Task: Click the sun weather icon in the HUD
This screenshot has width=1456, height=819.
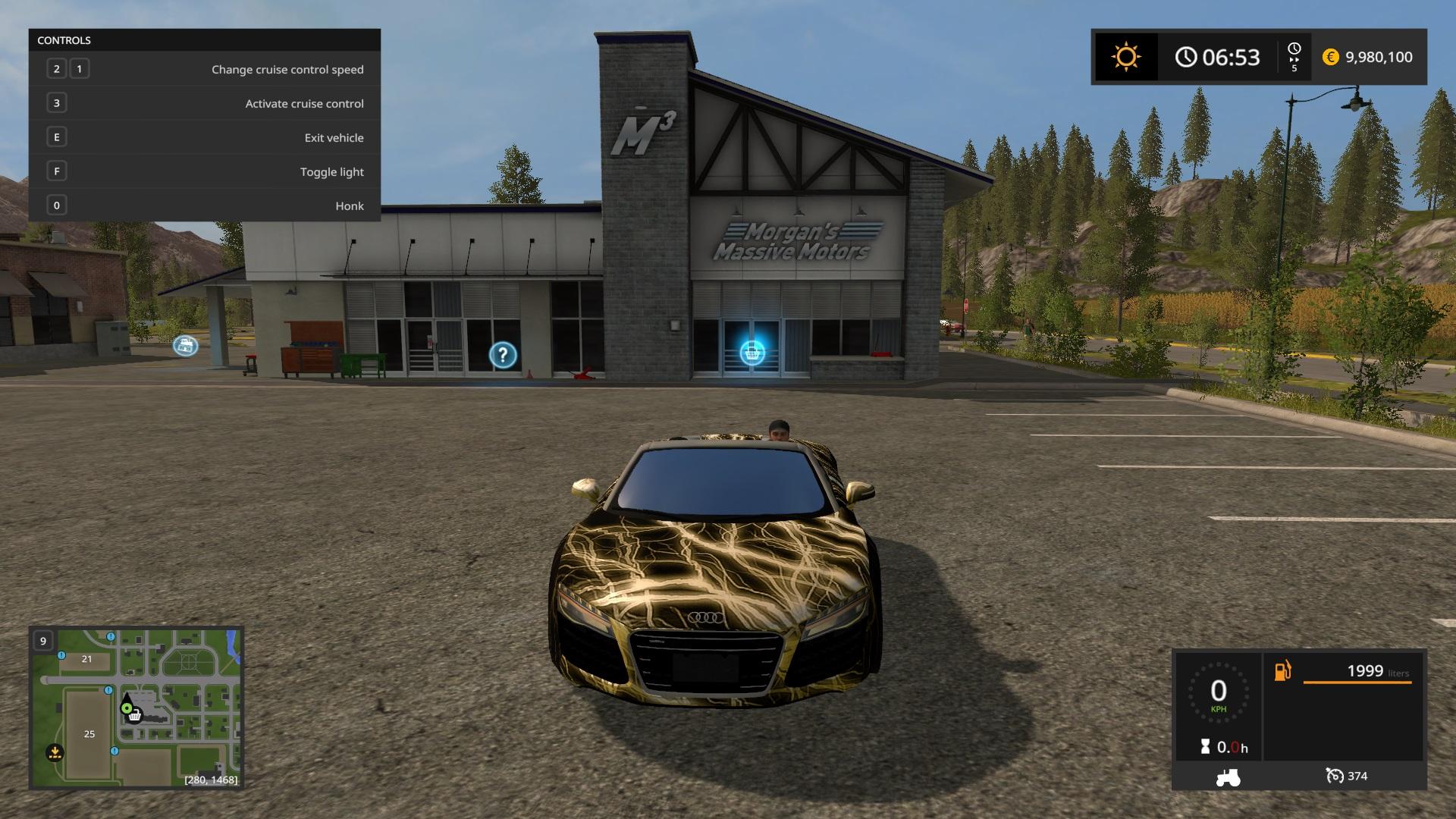Action: 1125,56
